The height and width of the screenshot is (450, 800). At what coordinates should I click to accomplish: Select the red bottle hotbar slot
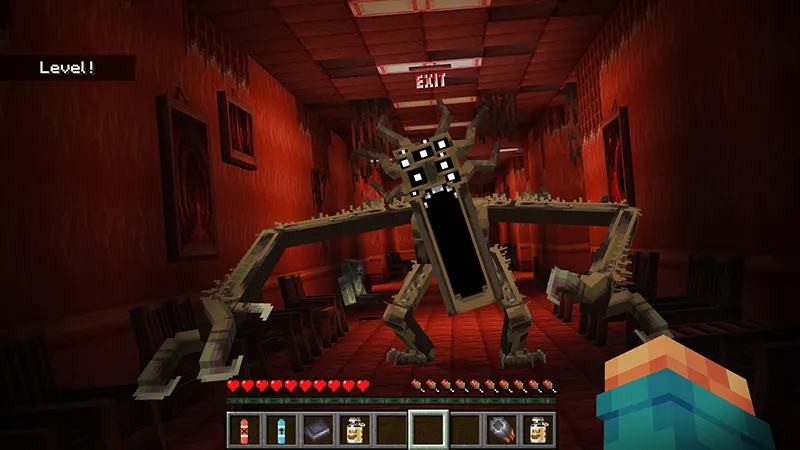pos(245,427)
